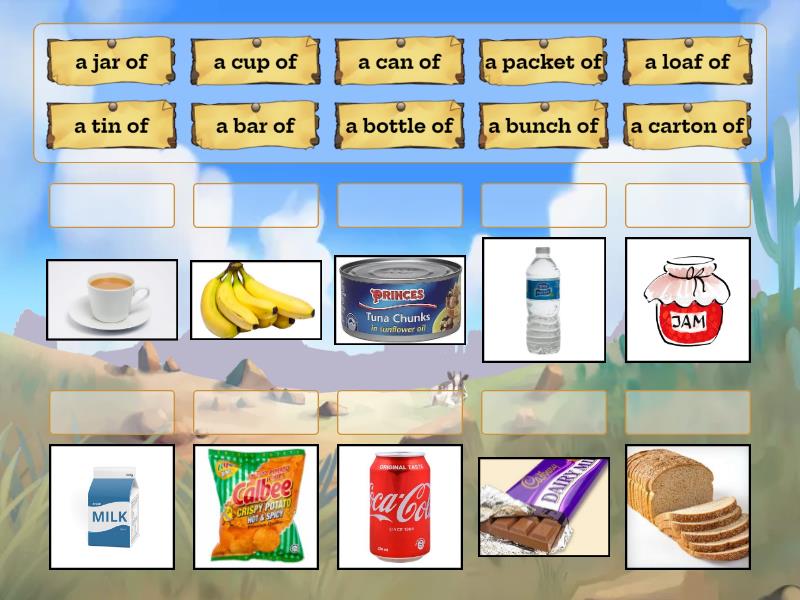Select the "a loaf of" label tile

click(x=687, y=62)
